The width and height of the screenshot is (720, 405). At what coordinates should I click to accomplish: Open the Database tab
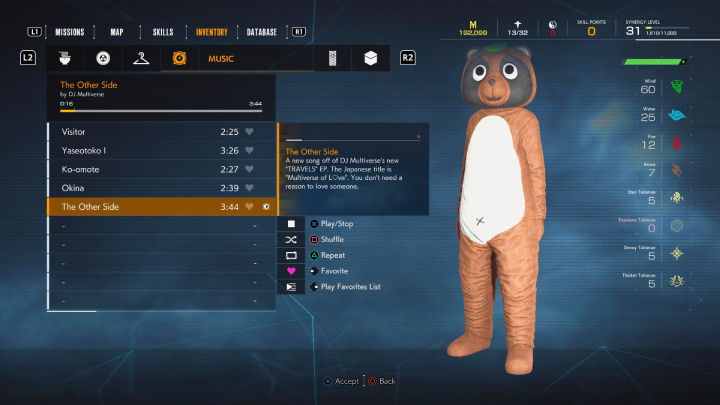pos(261,31)
